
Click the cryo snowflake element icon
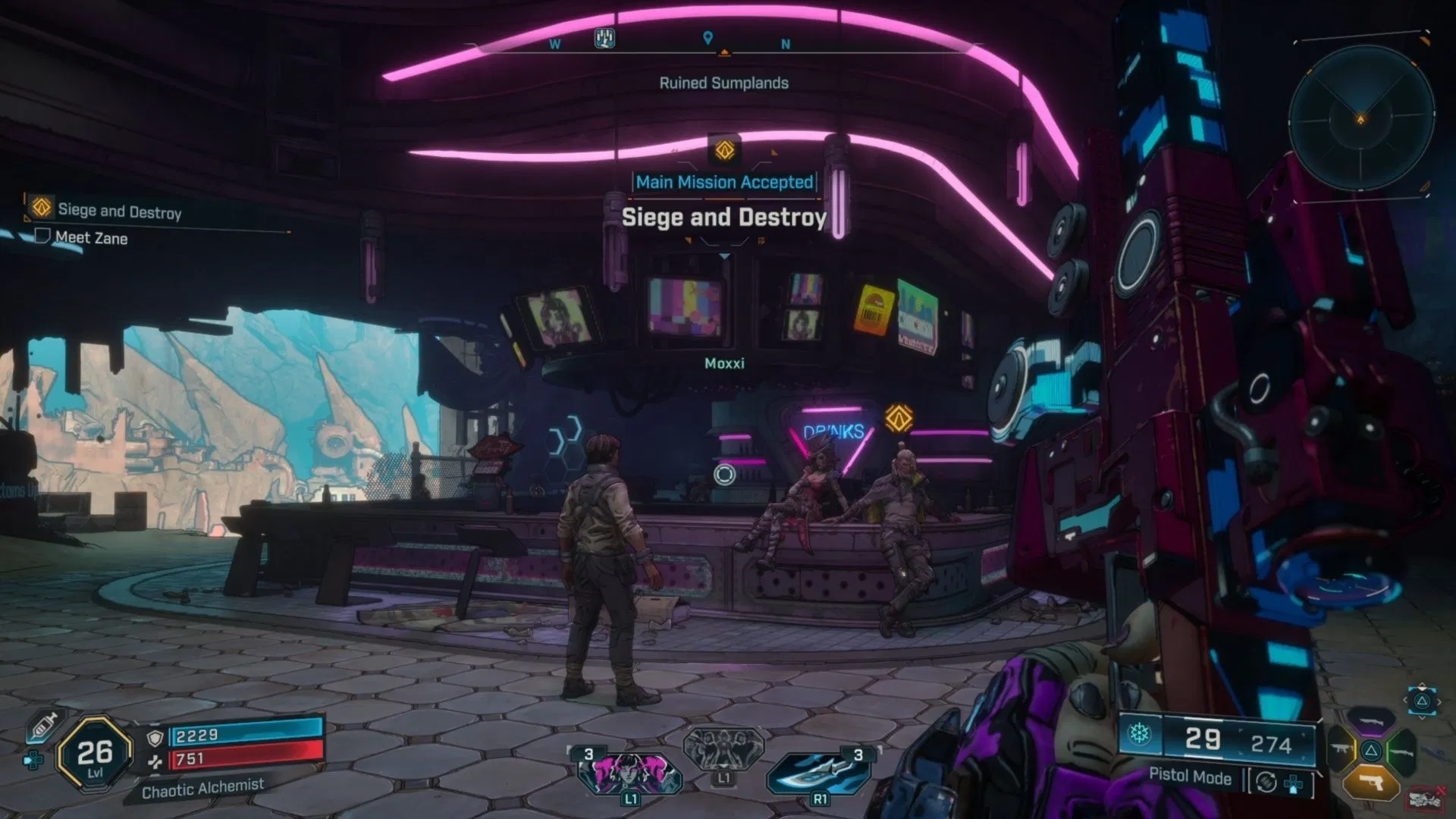point(1139,734)
